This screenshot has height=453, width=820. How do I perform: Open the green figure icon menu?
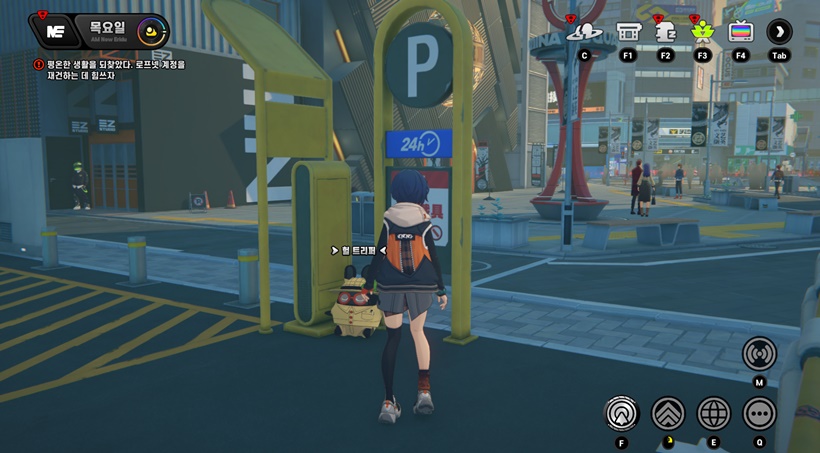point(702,31)
